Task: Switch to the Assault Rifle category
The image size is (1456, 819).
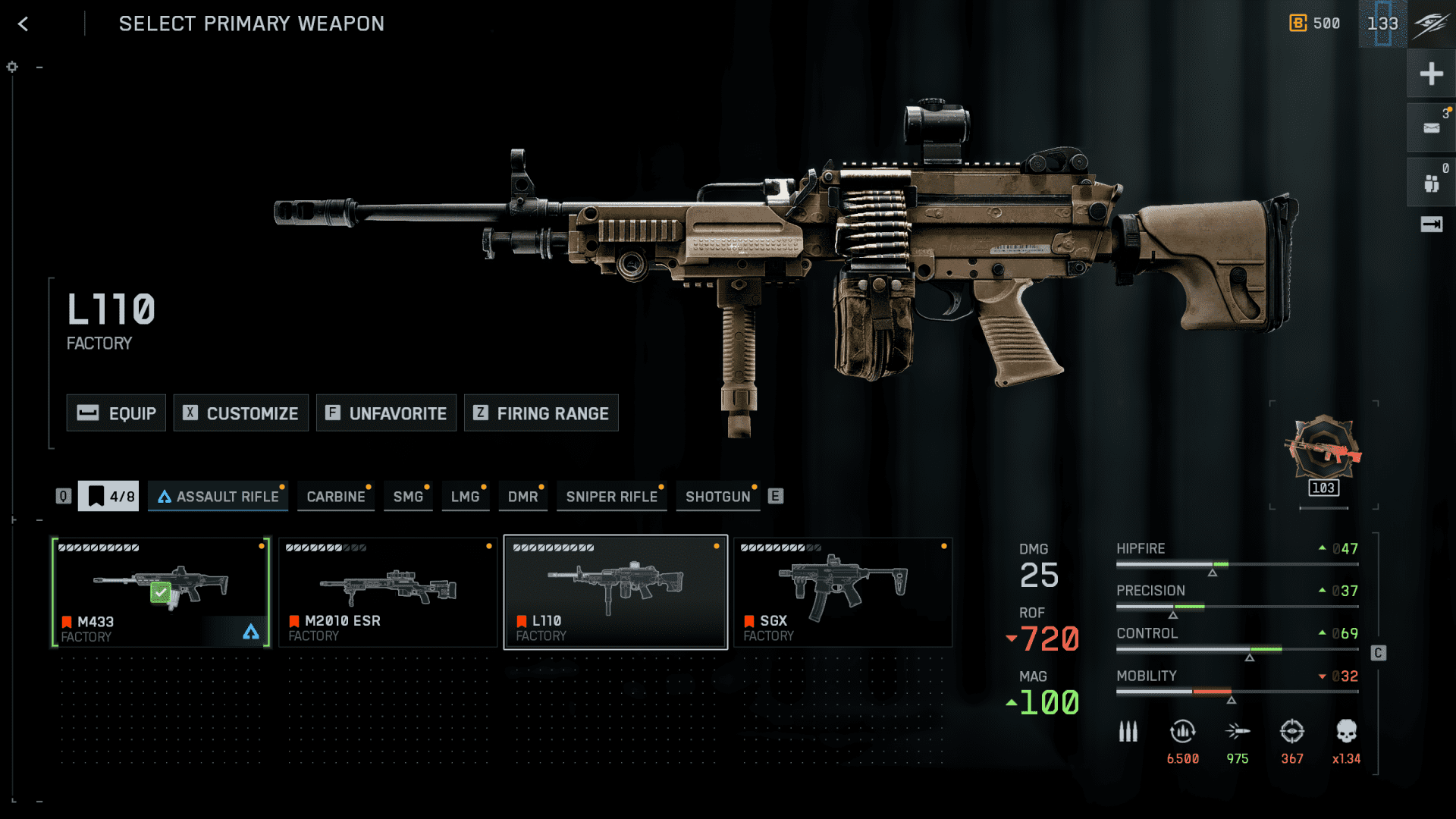Action: tap(218, 497)
